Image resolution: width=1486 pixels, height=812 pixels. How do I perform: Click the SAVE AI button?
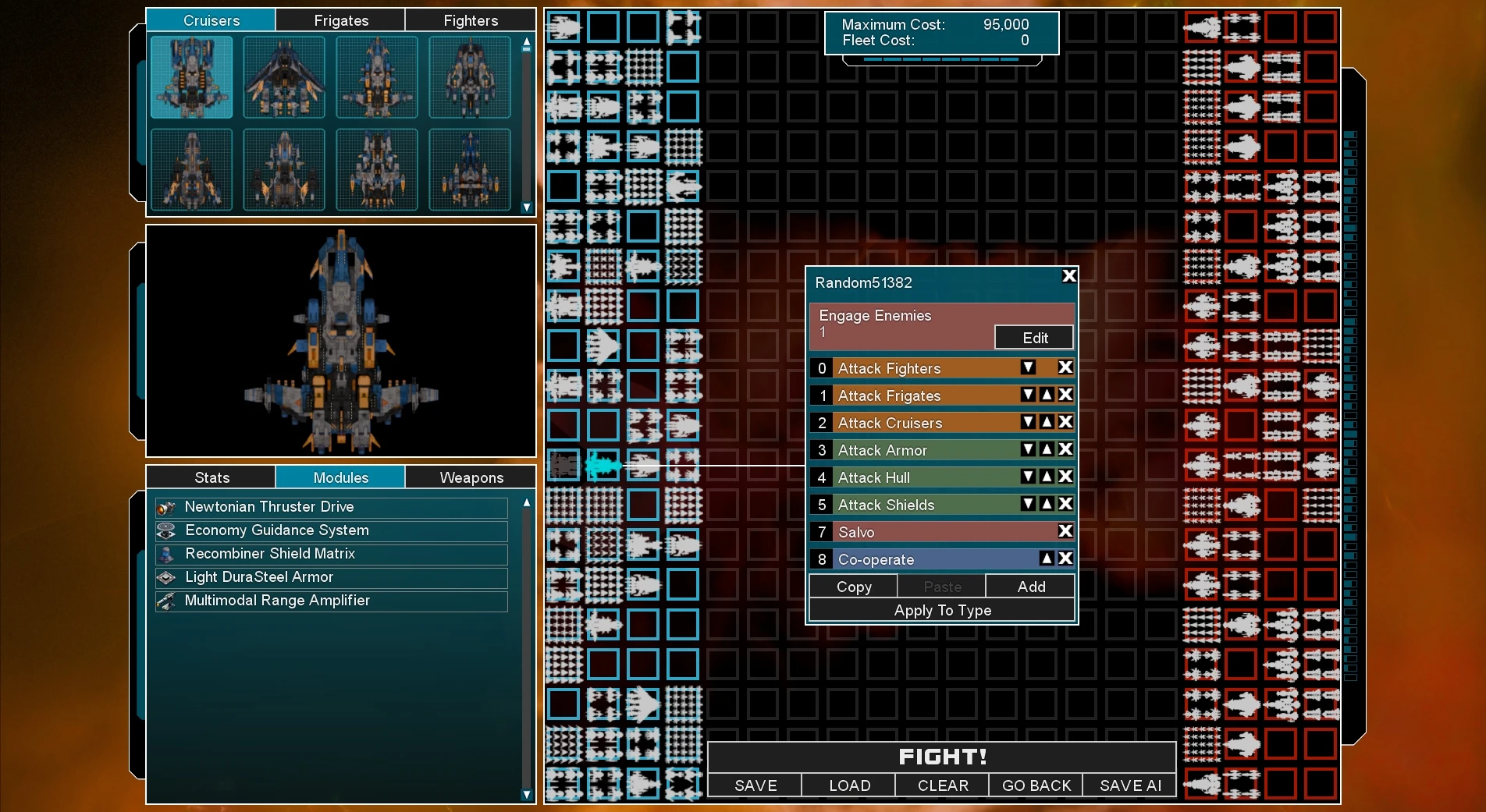click(x=1129, y=785)
